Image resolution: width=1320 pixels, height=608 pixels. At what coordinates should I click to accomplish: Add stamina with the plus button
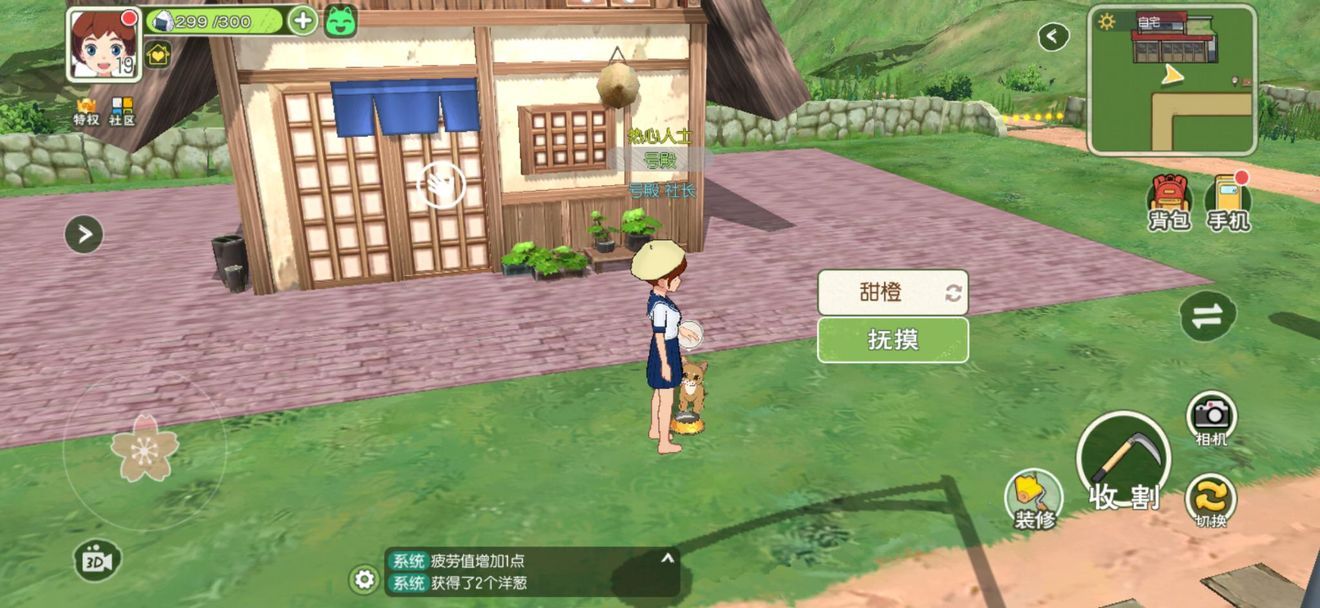(x=302, y=20)
